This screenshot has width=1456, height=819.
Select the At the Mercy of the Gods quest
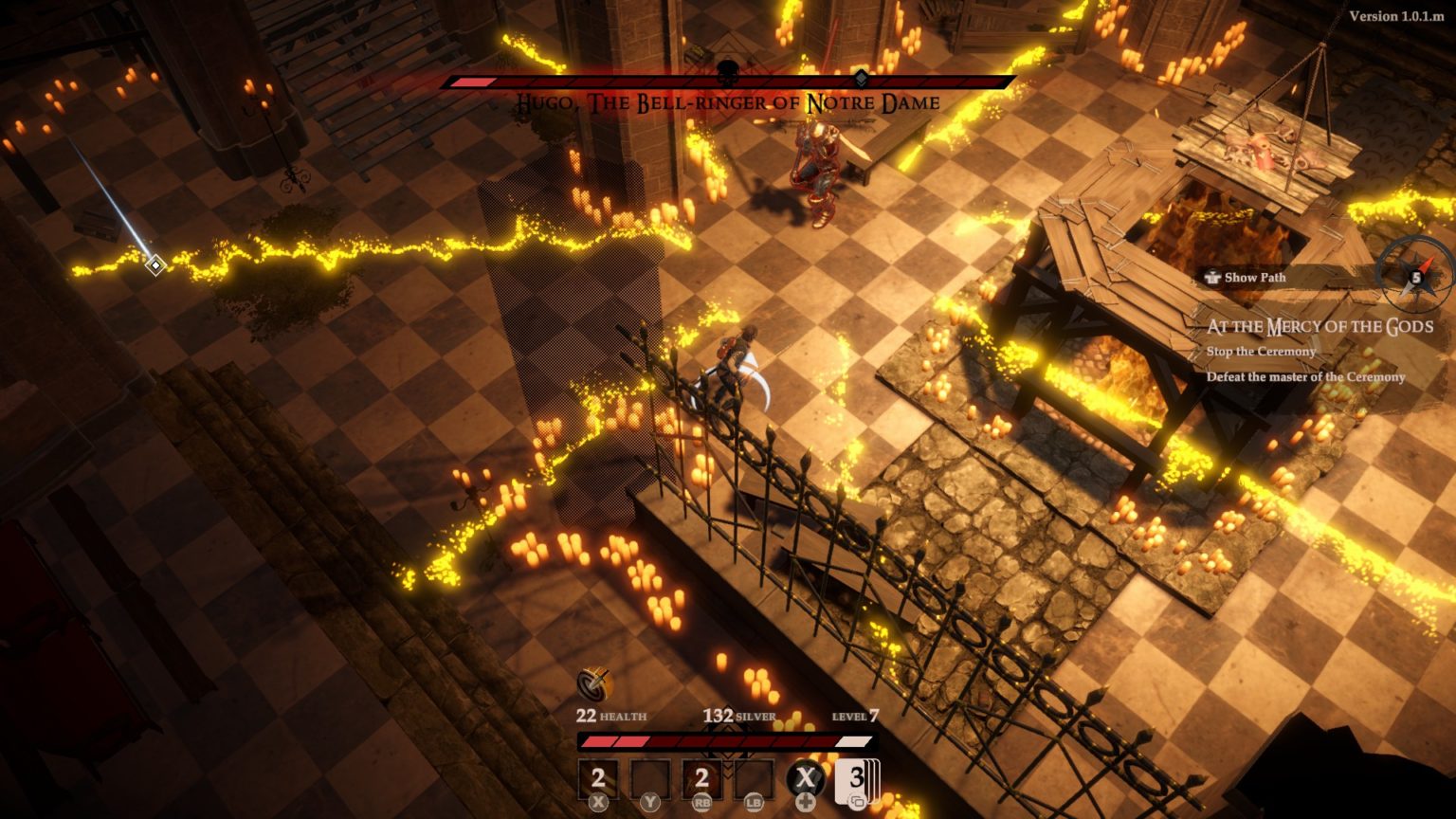click(x=1319, y=327)
